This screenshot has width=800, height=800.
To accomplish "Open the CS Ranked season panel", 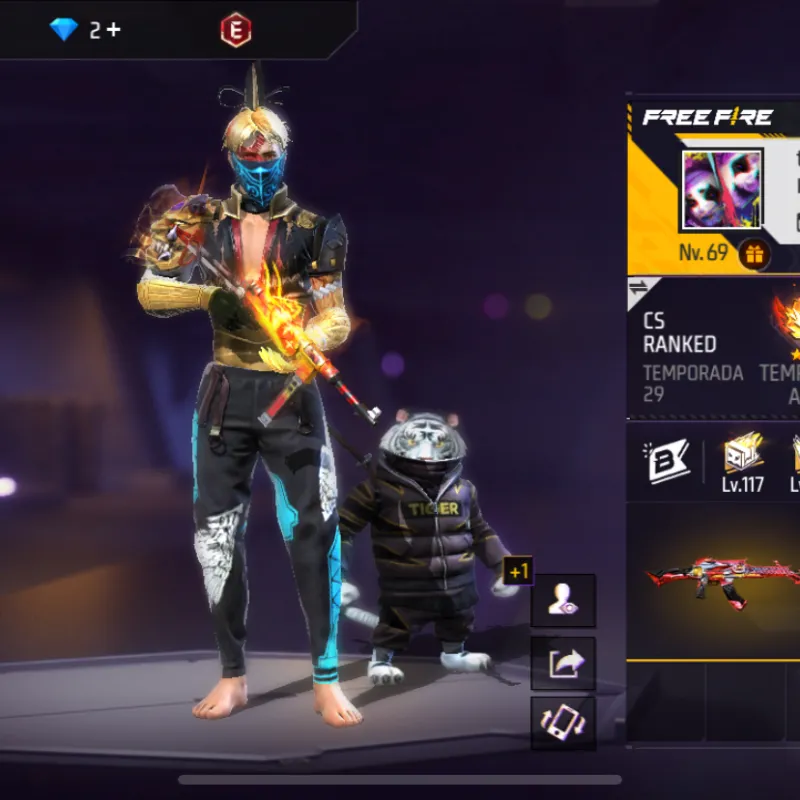I will pos(694,356).
